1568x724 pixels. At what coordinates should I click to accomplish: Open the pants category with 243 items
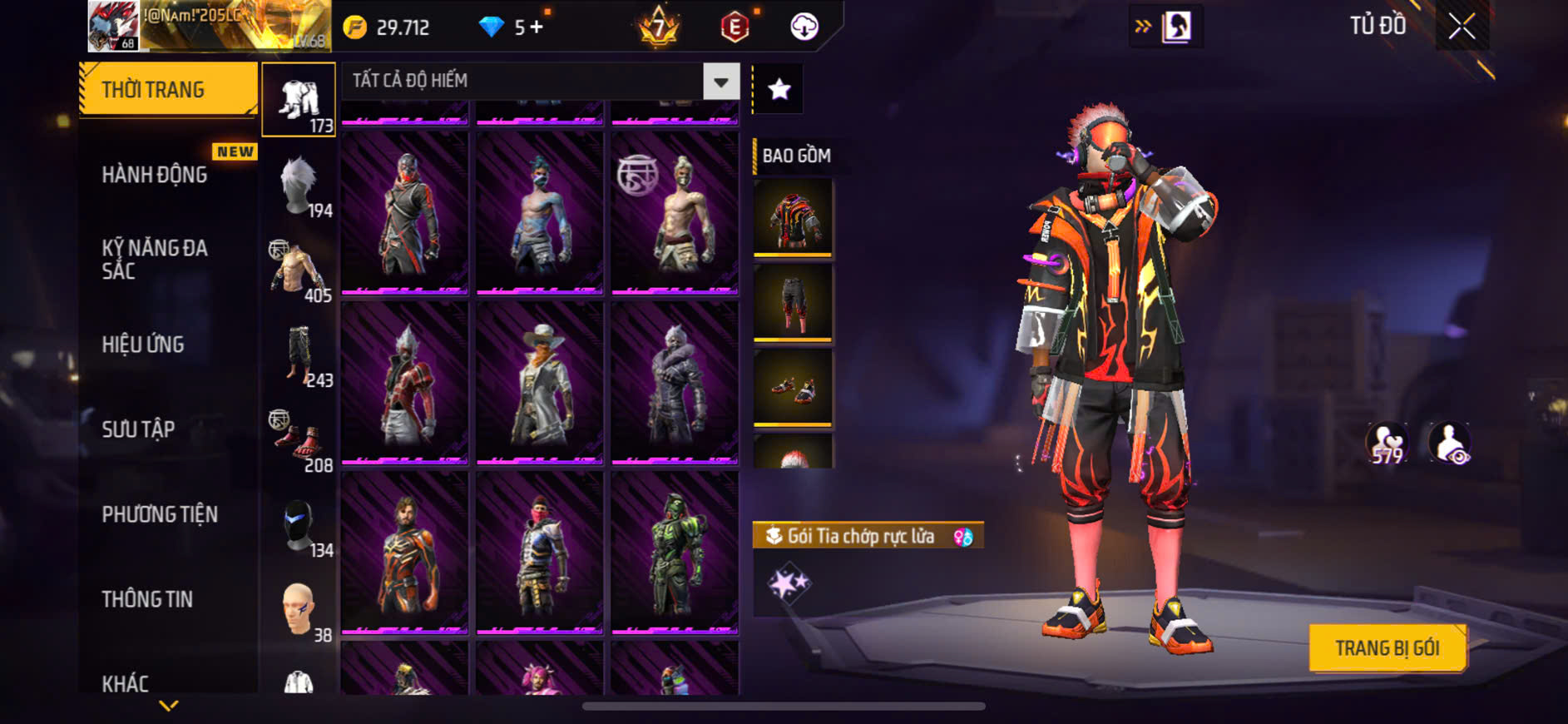(299, 356)
